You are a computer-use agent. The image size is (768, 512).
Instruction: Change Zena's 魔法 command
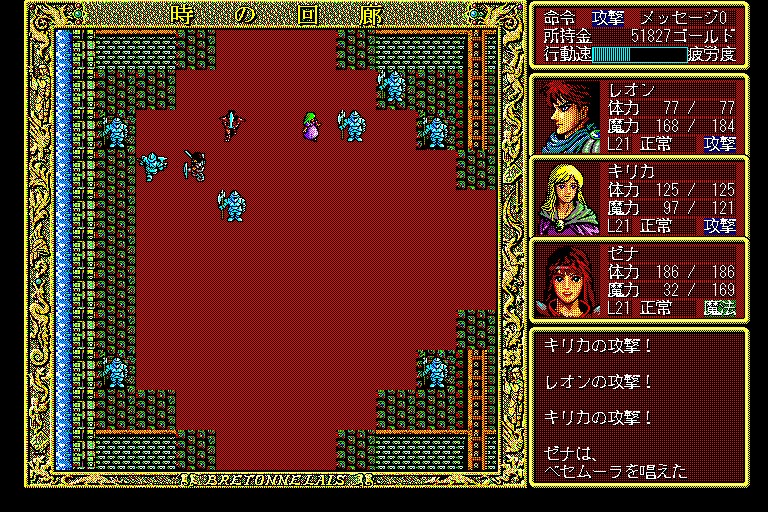719,309
